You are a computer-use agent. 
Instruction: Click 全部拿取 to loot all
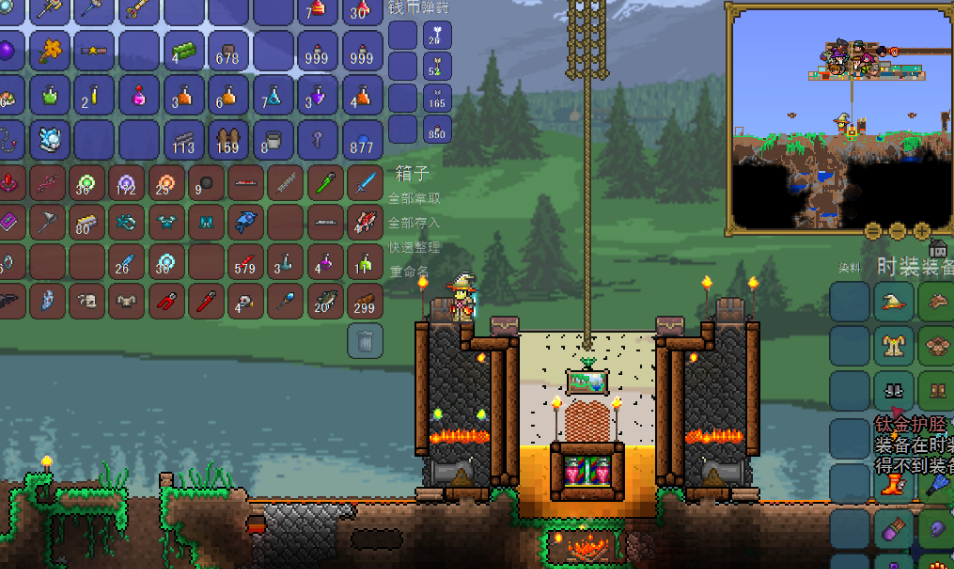pos(414,198)
